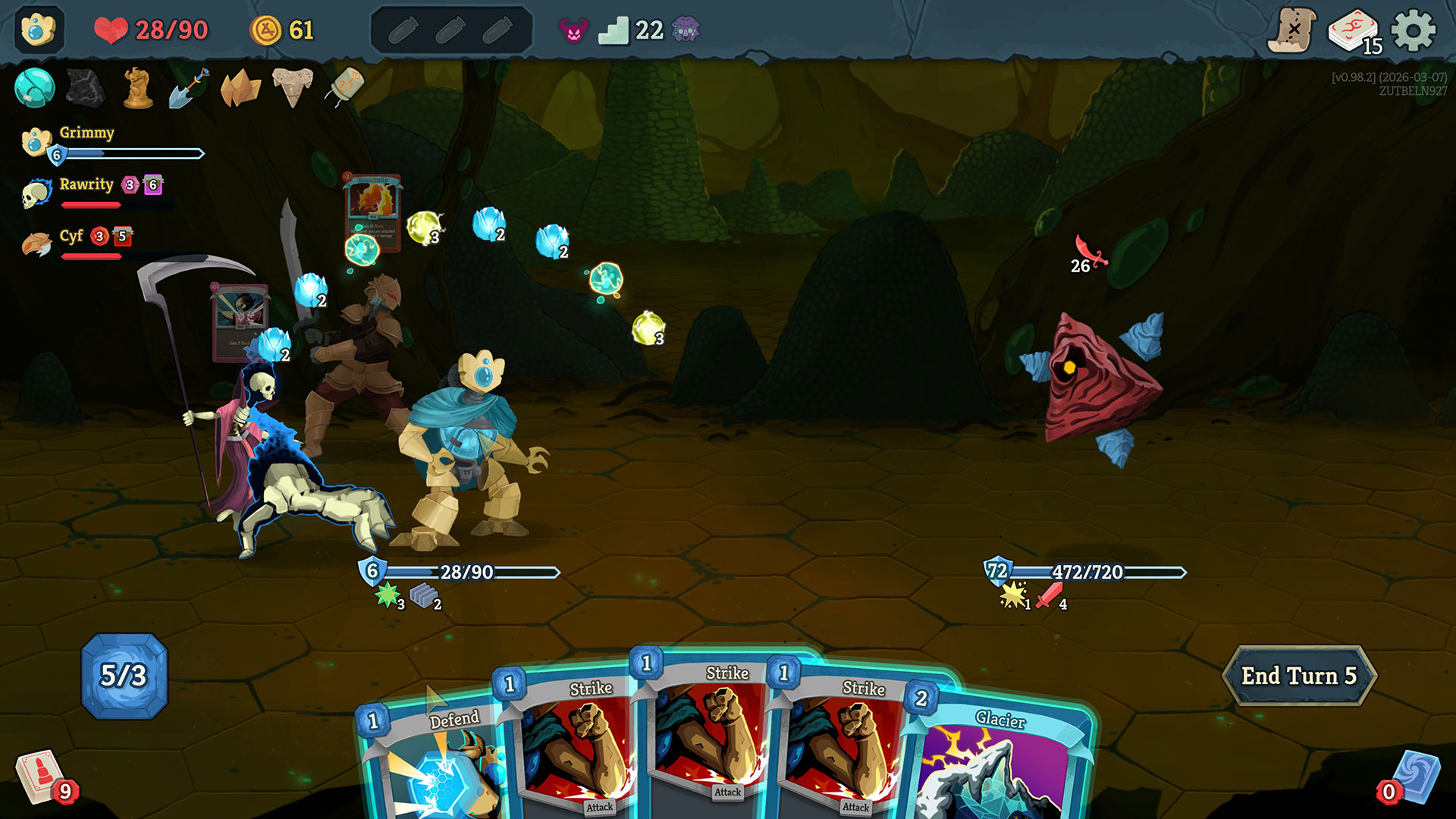Viewport: 1456px width, 819px height.
Task: Inspect the capacitor relic
Action: pyautogui.click(x=346, y=86)
